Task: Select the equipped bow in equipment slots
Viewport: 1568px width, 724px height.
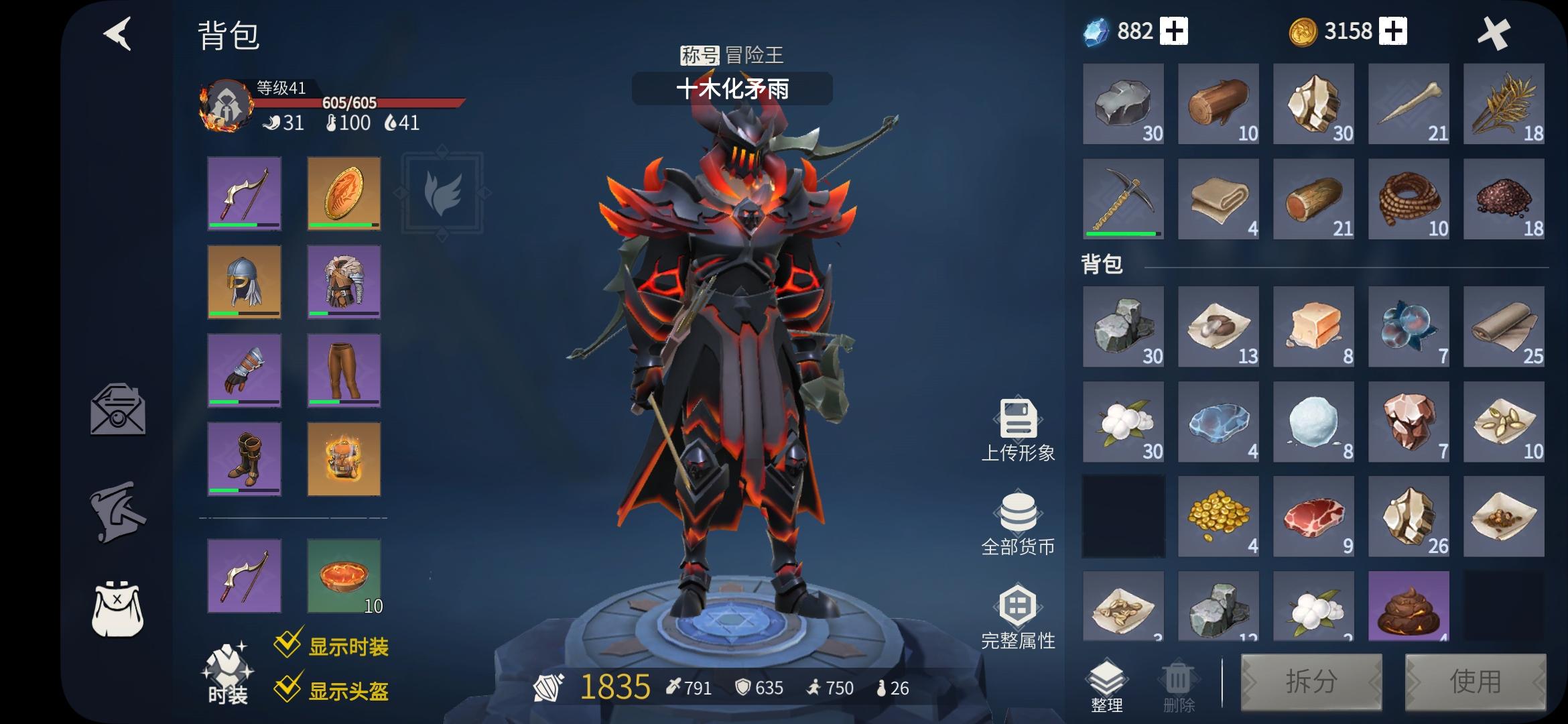Action: 244,194
